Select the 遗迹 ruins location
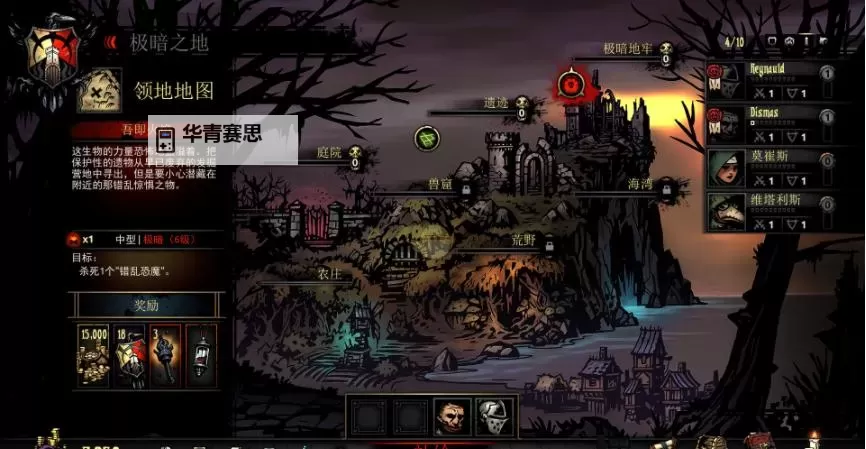 coord(497,103)
